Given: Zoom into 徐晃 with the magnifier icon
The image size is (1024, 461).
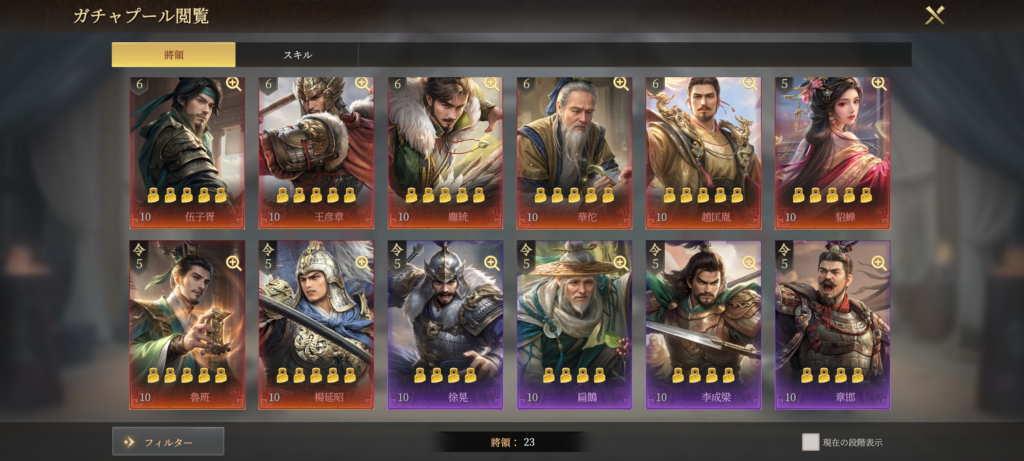Looking at the screenshot, I should [x=491, y=263].
